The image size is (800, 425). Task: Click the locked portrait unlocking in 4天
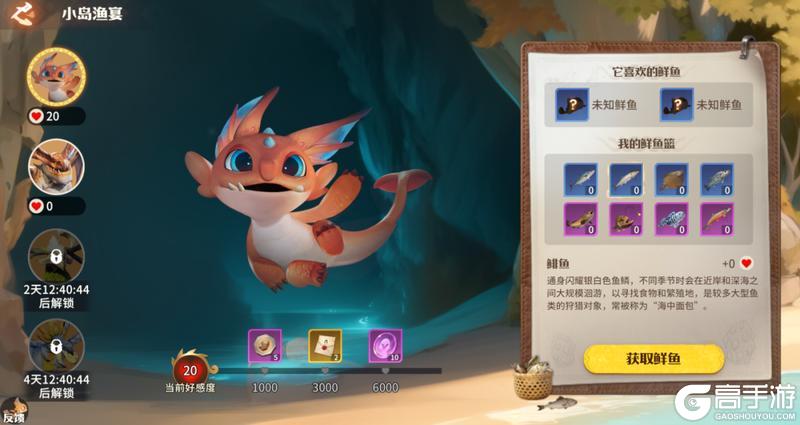[56, 347]
